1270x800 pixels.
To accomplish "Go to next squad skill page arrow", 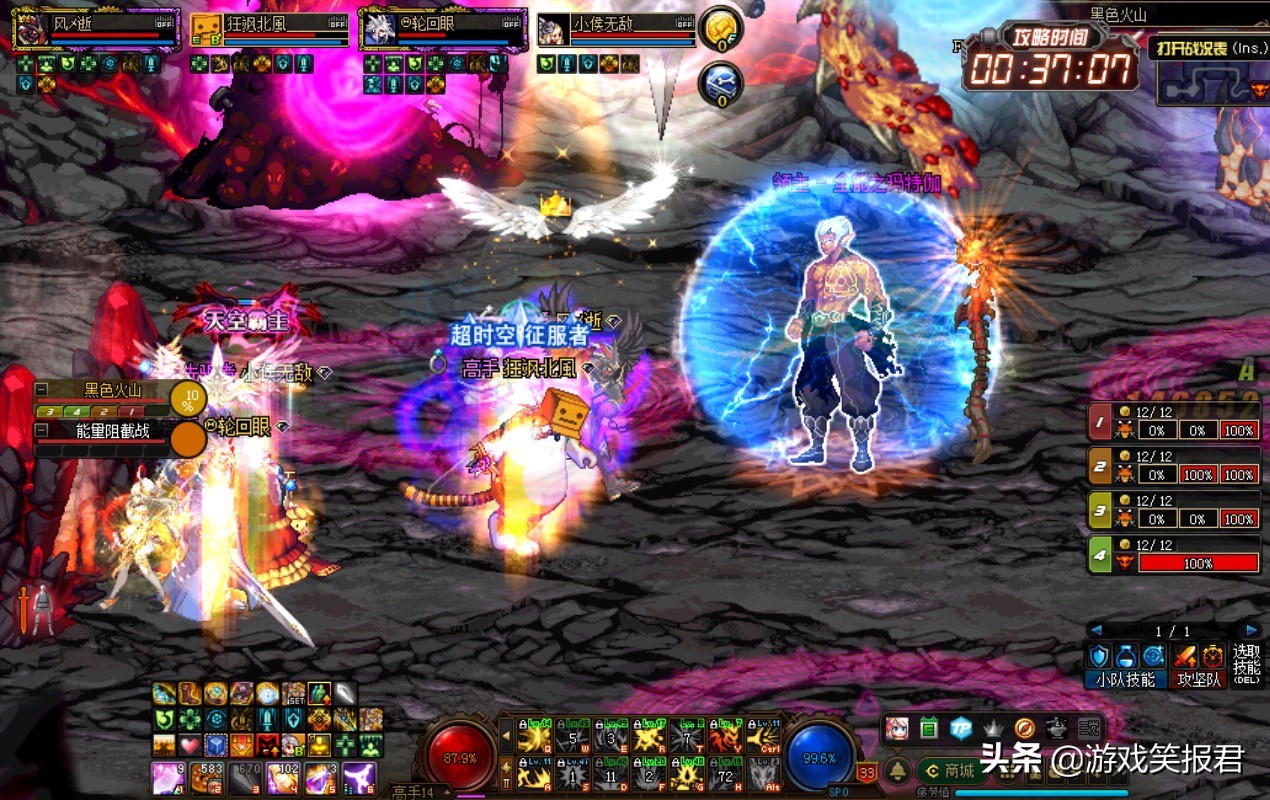I will click(1251, 631).
